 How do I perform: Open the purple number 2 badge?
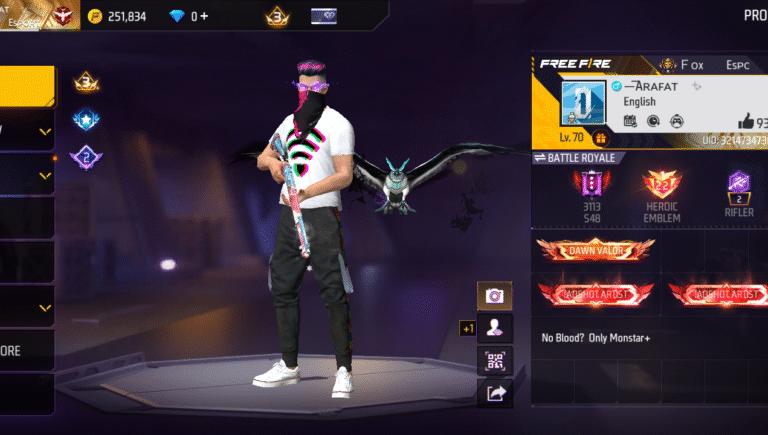85,157
